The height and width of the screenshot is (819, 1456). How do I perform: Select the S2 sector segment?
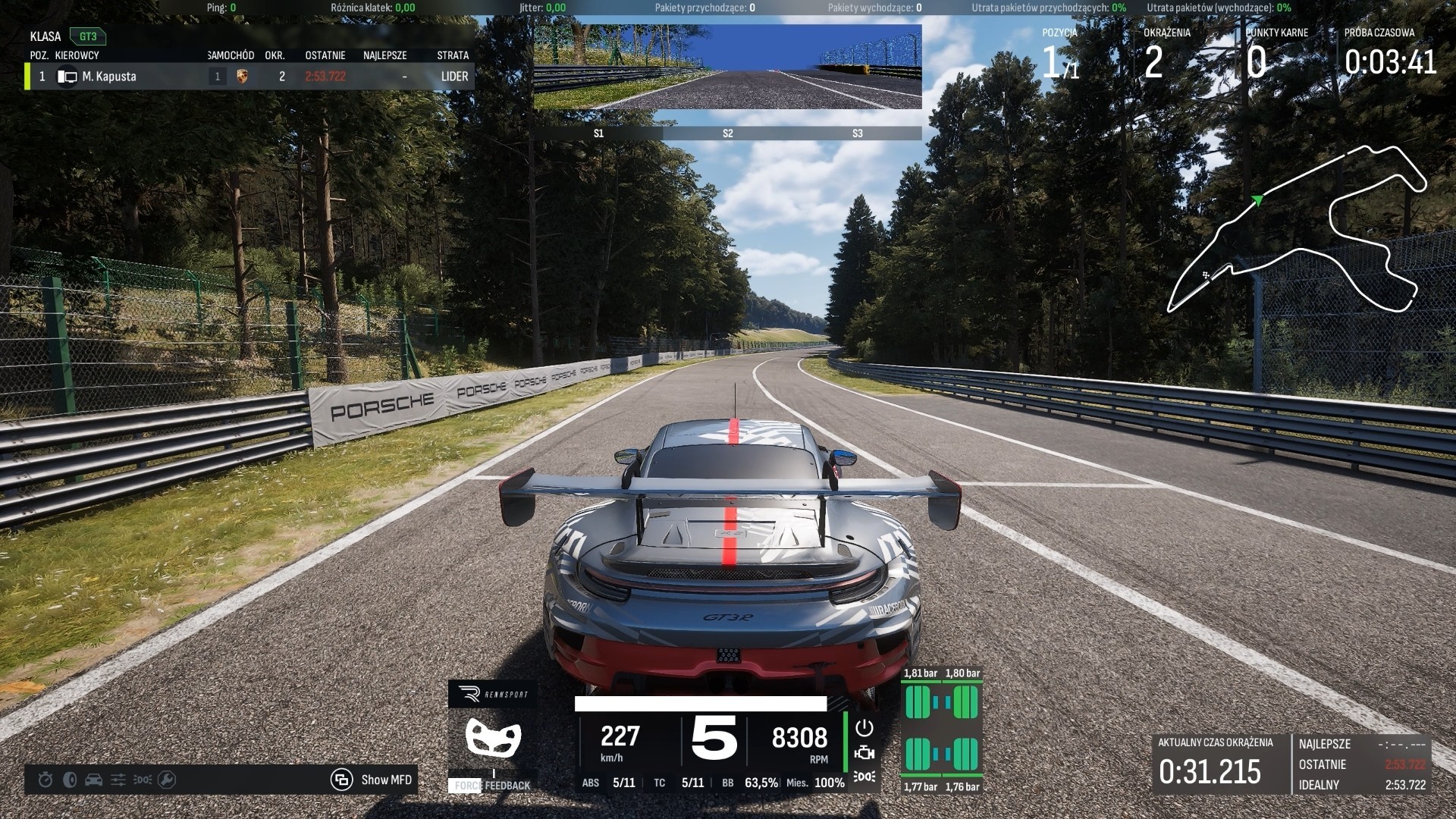tap(728, 133)
